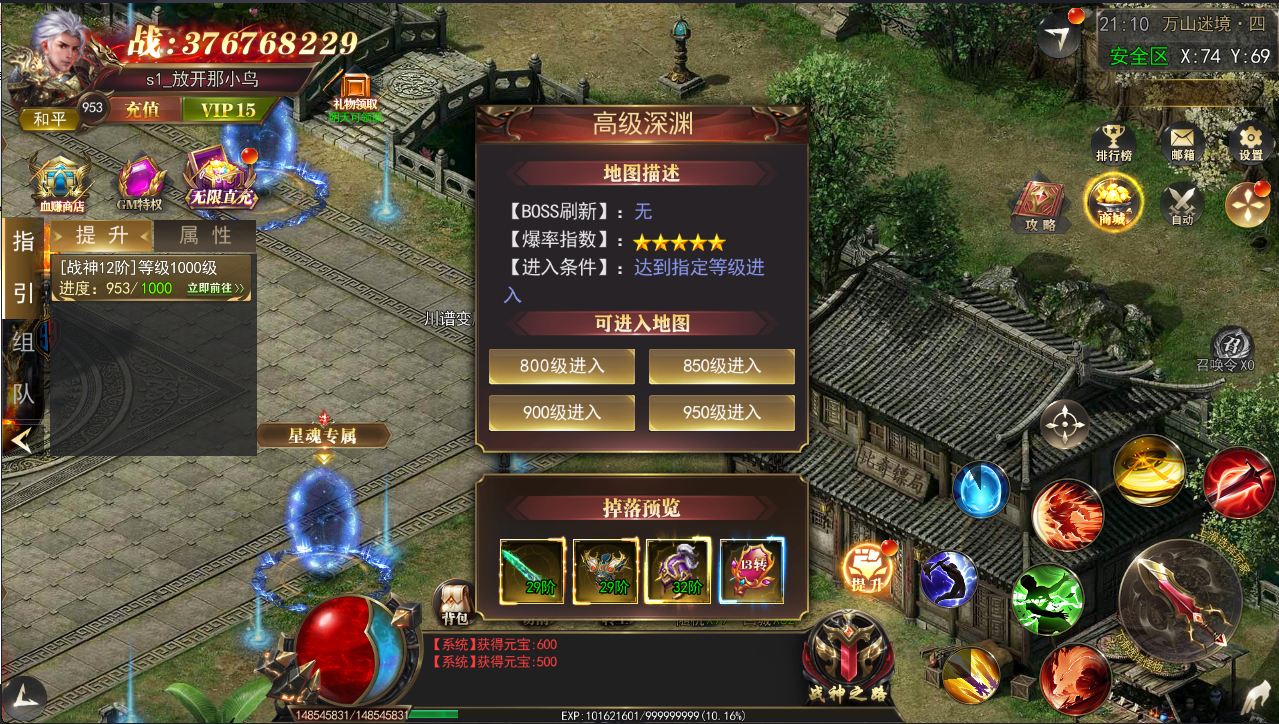Open the 邮箱 mailbox
This screenshot has width=1279, height=724.
tap(1182, 143)
